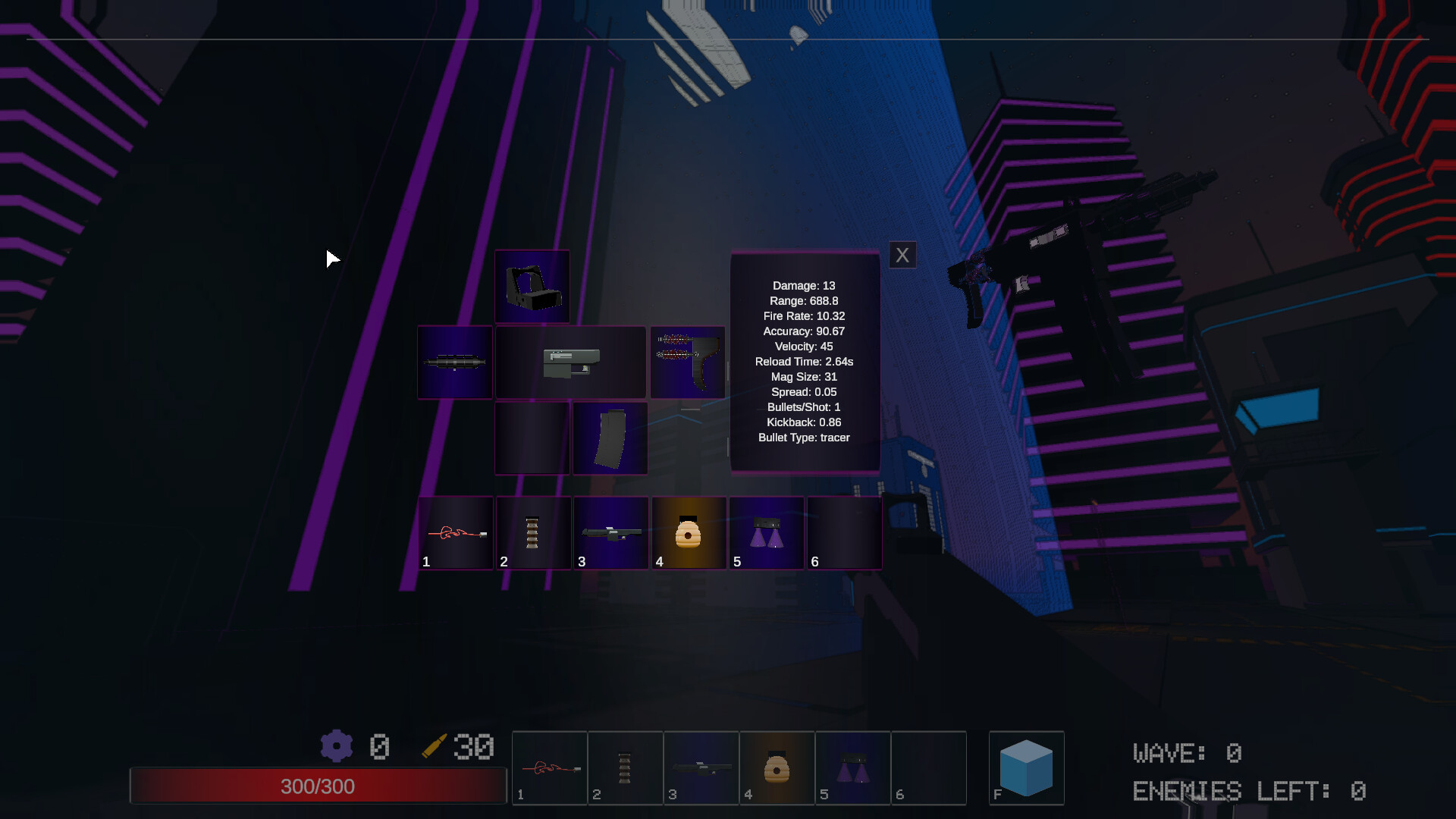Screen dimensions: 1456x819
Task: Select the recoil spring grip attachment
Action: coord(688,362)
